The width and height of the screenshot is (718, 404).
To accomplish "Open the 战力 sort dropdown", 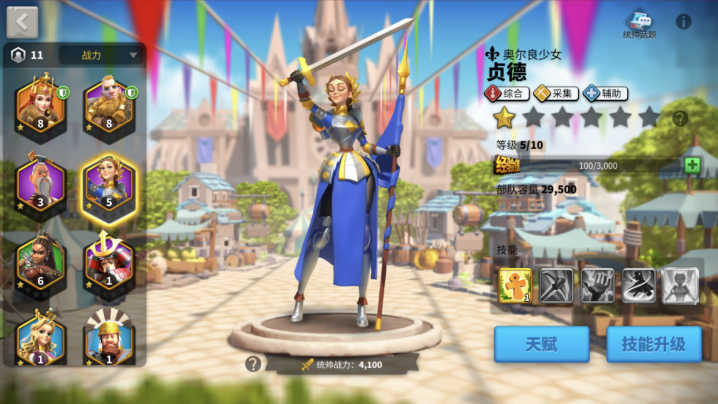I will pyautogui.click(x=101, y=55).
